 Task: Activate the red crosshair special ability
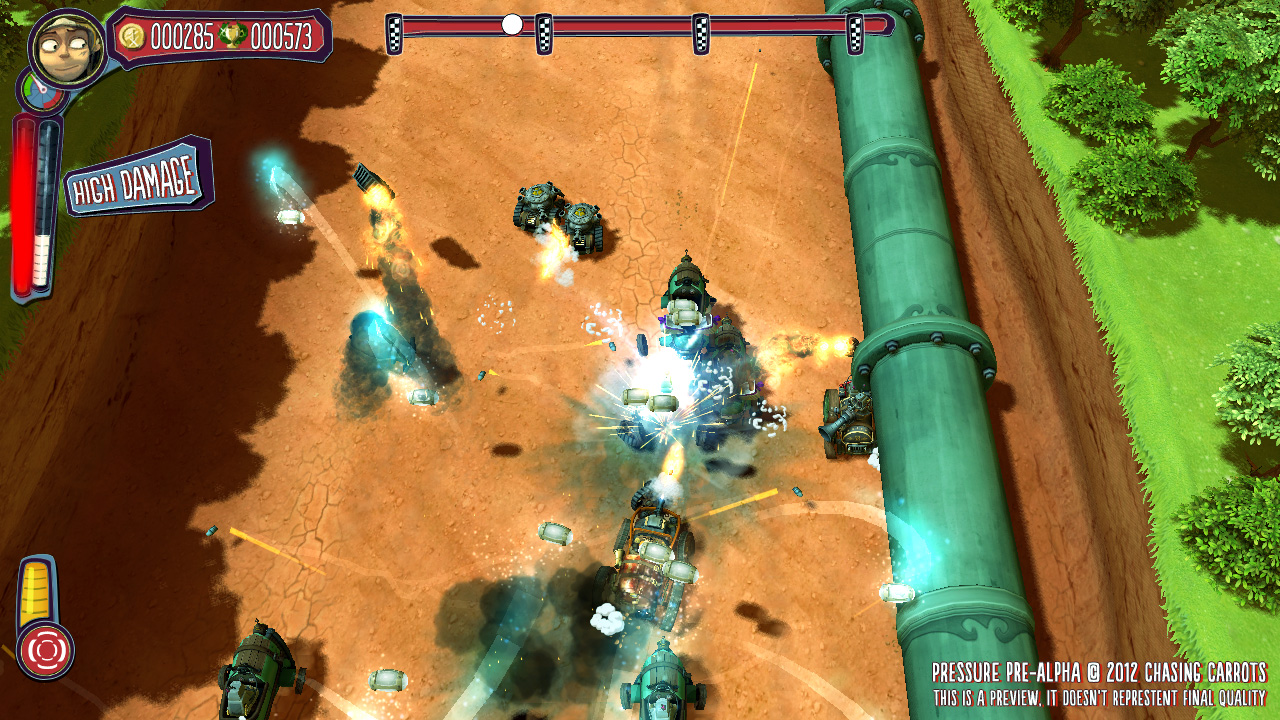pos(45,649)
